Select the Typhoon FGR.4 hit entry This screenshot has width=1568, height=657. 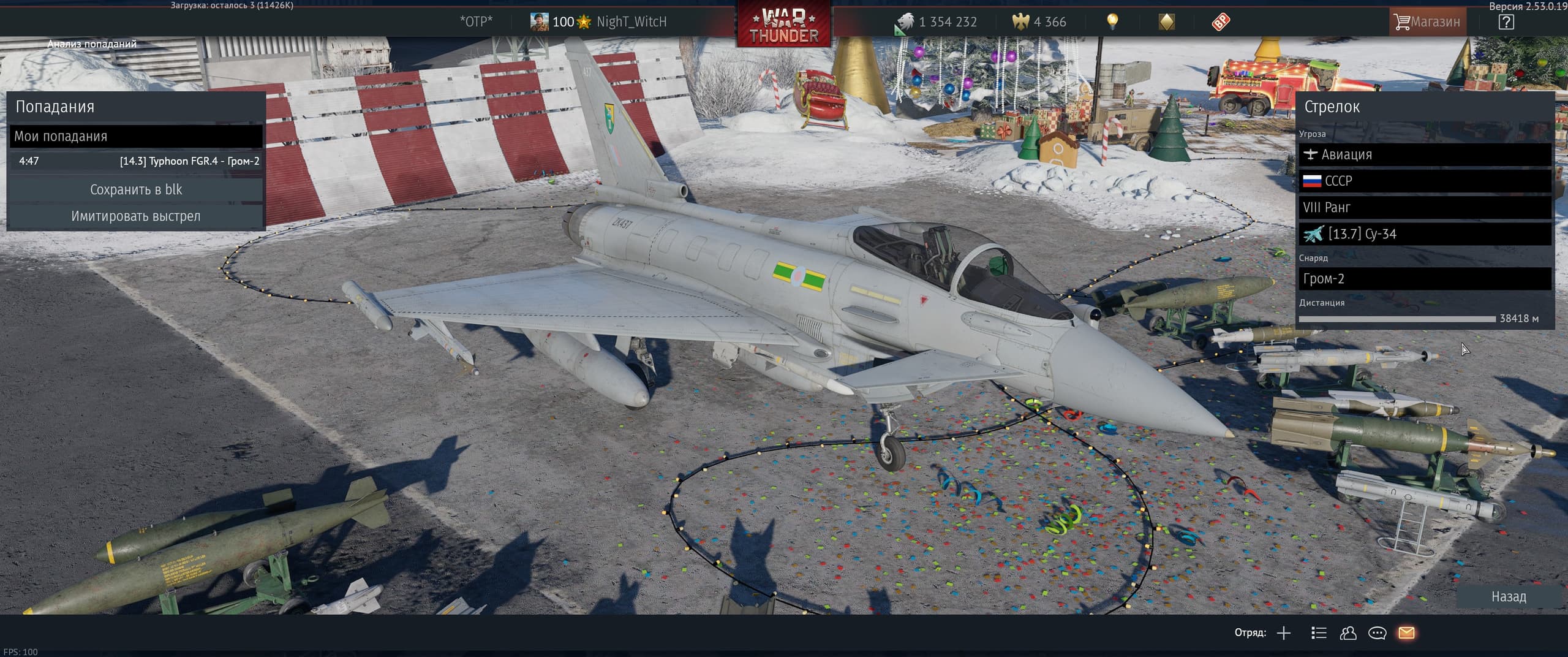pyautogui.click(x=135, y=161)
